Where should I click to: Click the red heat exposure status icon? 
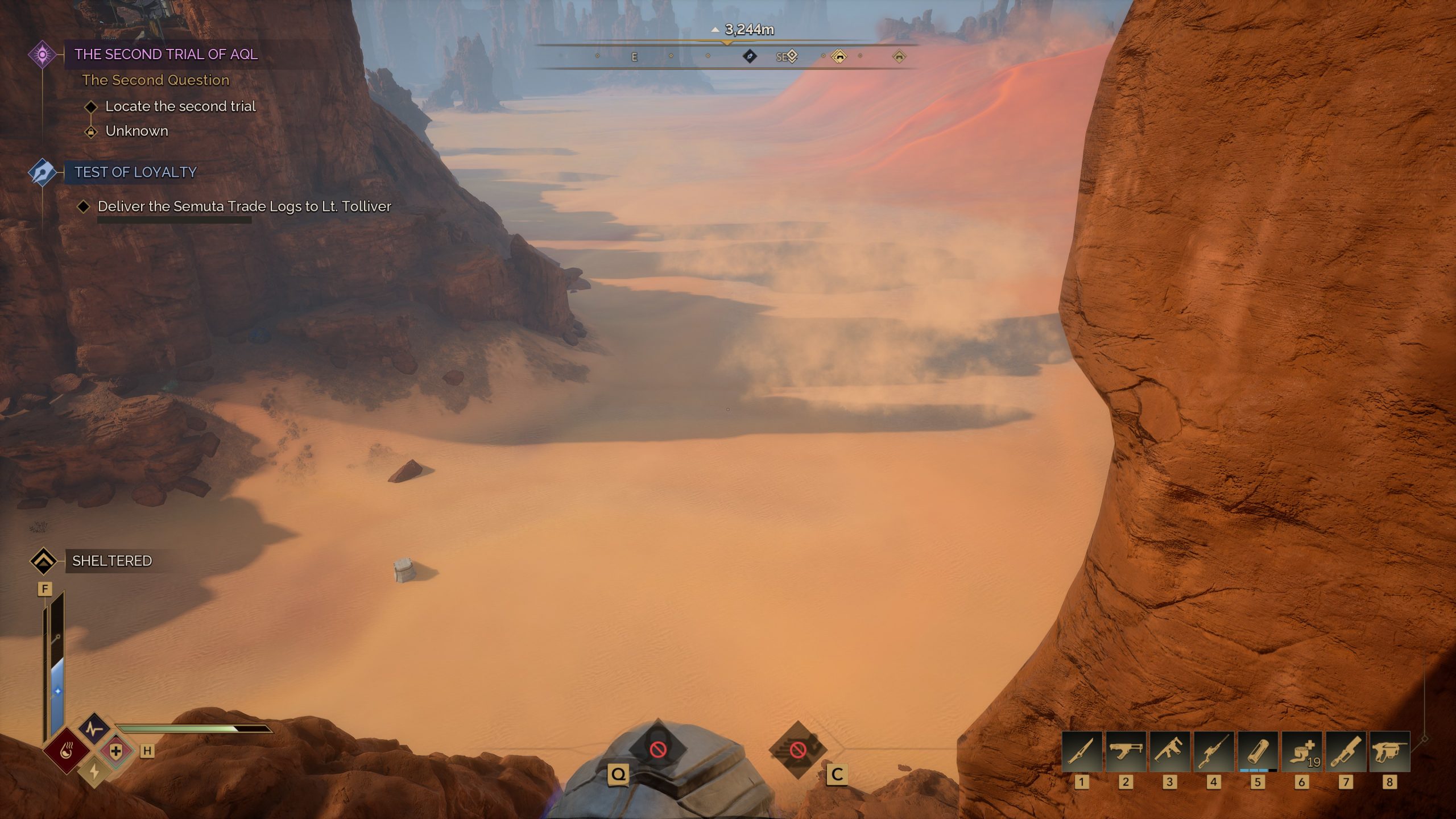(67, 752)
